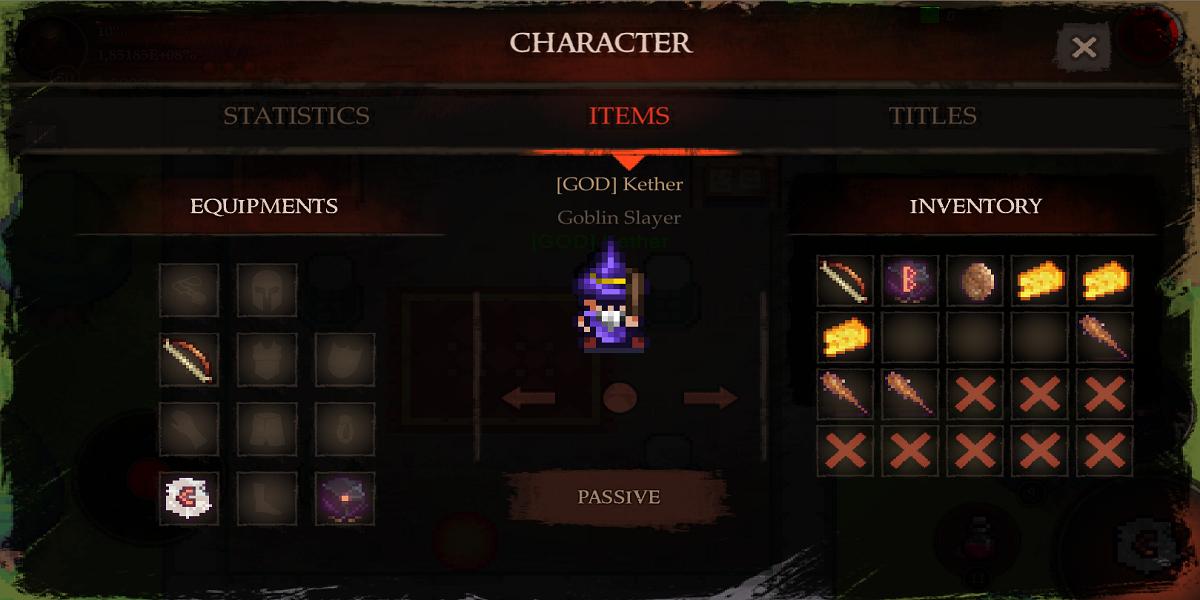Select the bow in the inventory grid
This screenshot has width=1200, height=600.
845,280
